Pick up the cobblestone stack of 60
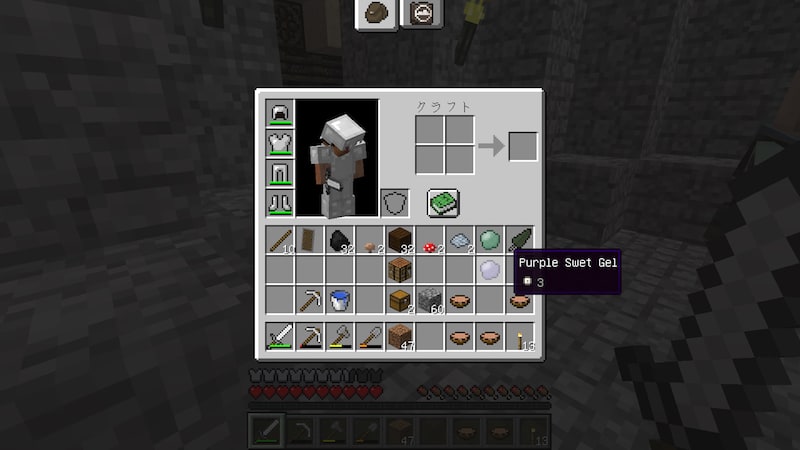 [x=430, y=300]
